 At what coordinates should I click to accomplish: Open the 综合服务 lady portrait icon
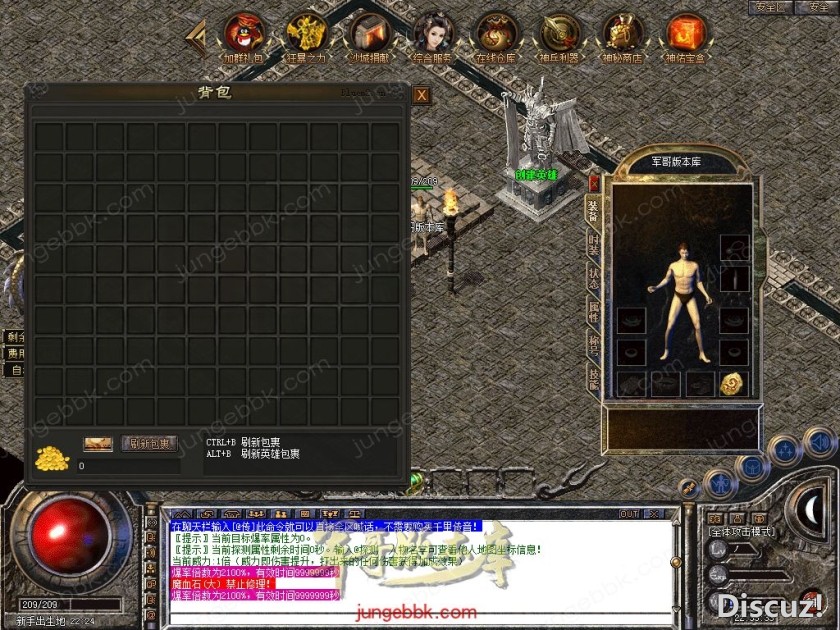(433, 33)
